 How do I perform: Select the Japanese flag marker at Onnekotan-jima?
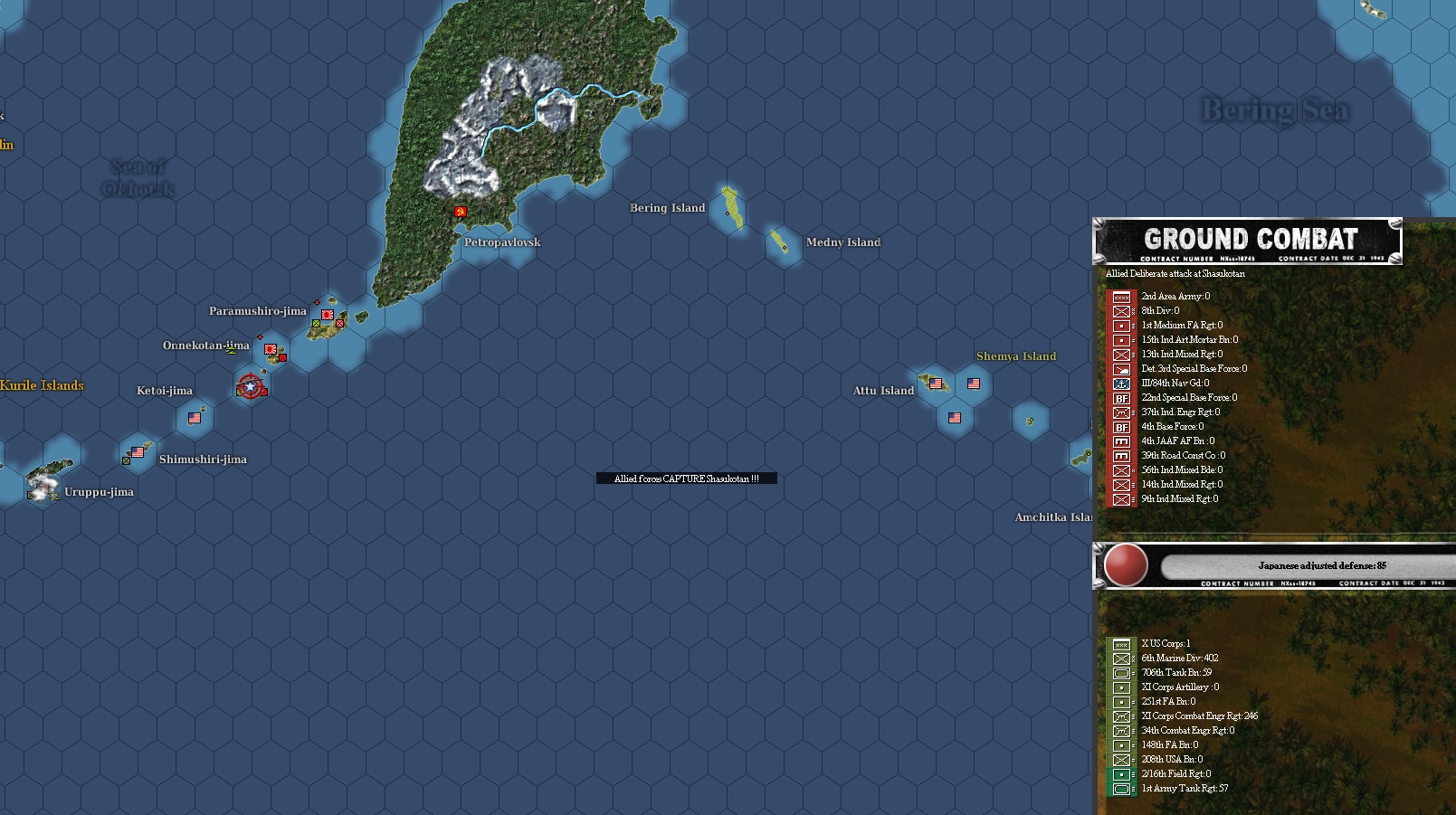click(x=270, y=348)
